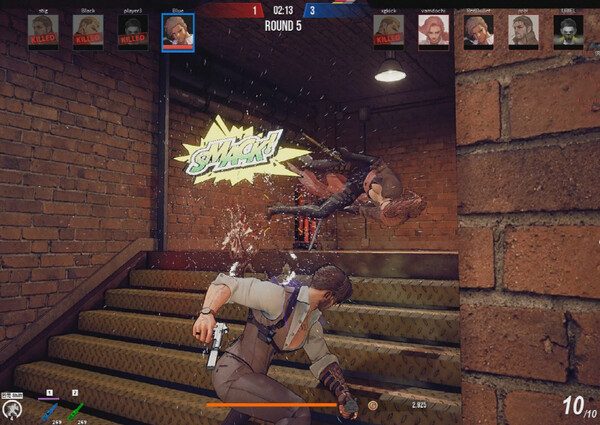Activate the circular character ability icon
Screen dimensions: 600x425
coord(12,408)
